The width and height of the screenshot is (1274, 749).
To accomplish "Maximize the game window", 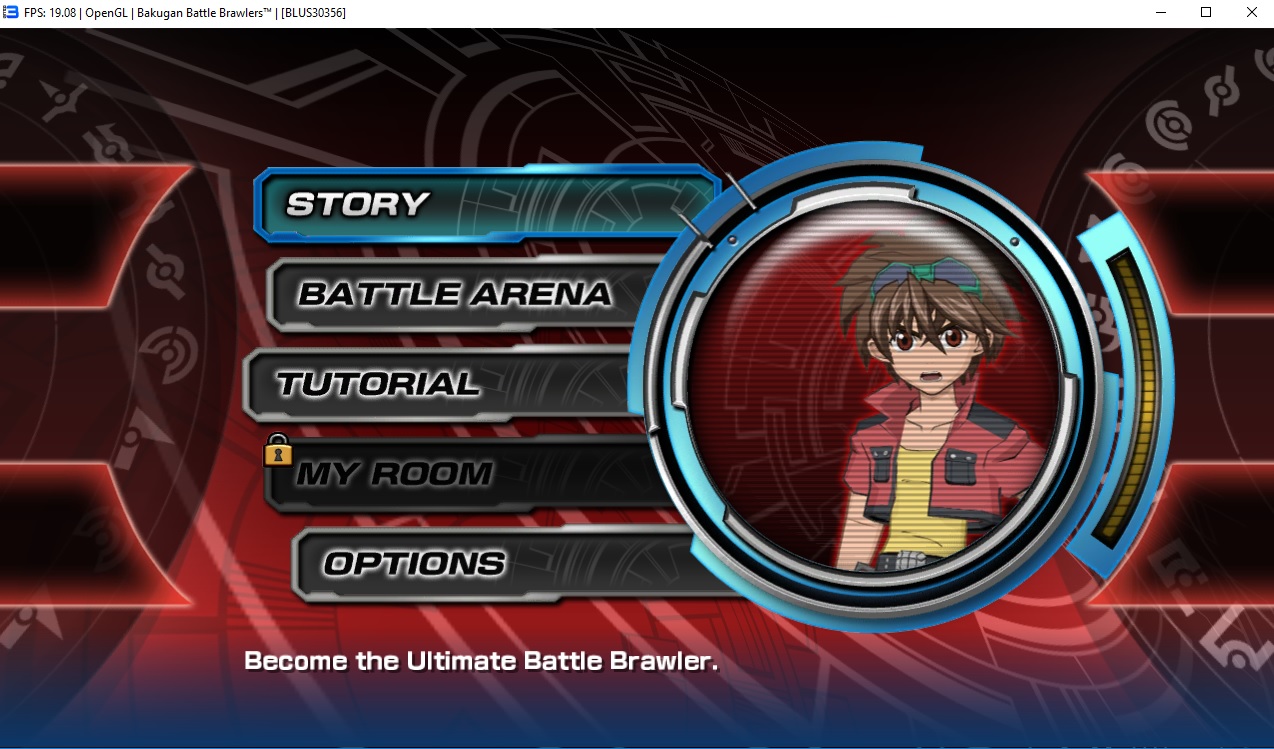I will (x=1206, y=13).
